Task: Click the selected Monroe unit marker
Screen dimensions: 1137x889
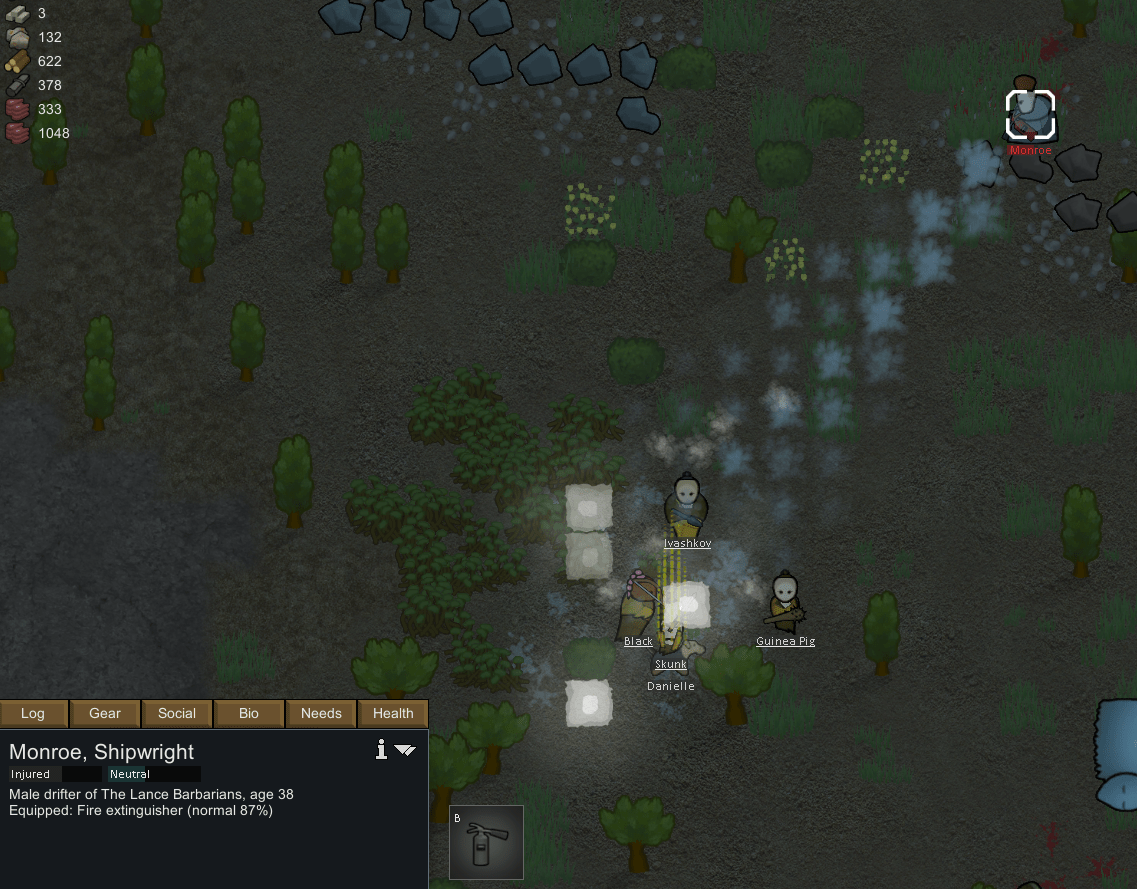Action: coord(1030,113)
